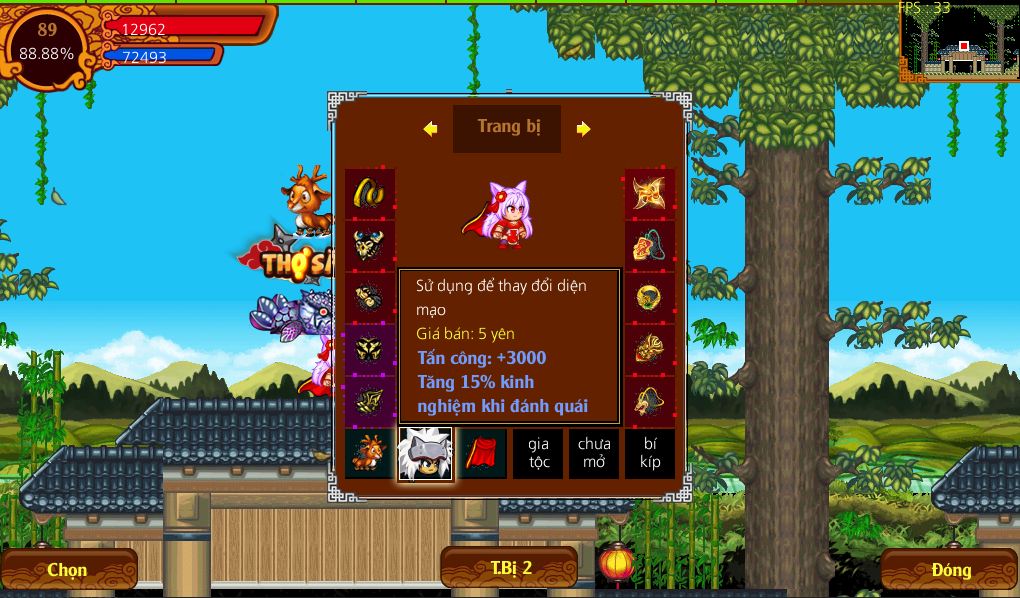Image resolution: width=1020 pixels, height=598 pixels.
Task: Click the level 89 character badge
Action: pos(46,42)
